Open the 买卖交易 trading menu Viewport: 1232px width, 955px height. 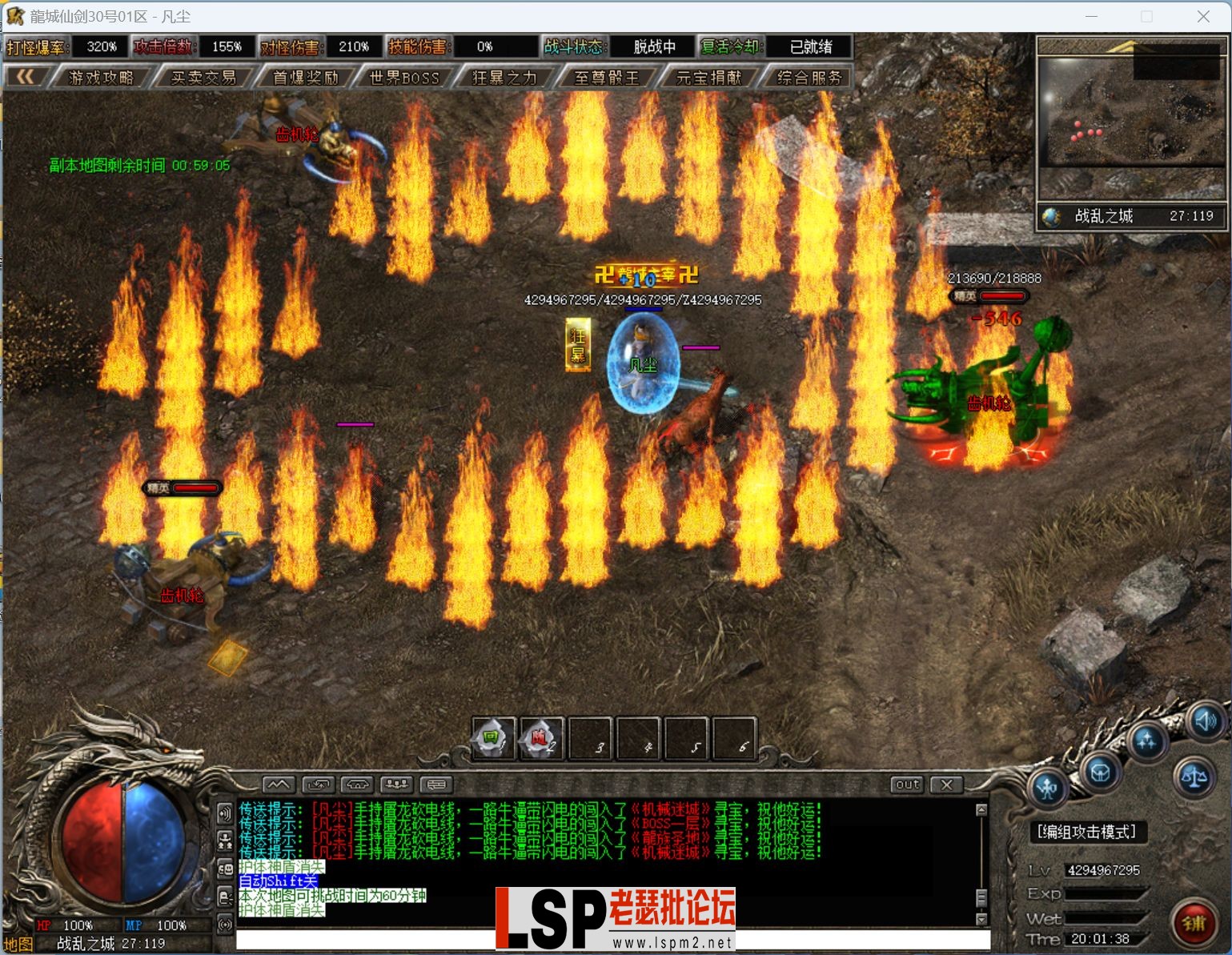pos(203,78)
